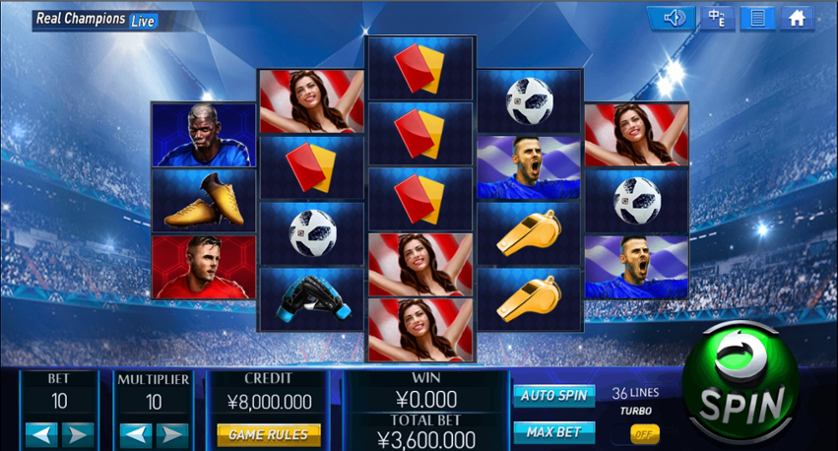
Task: Activate AUTO SPIN
Action: (x=553, y=395)
